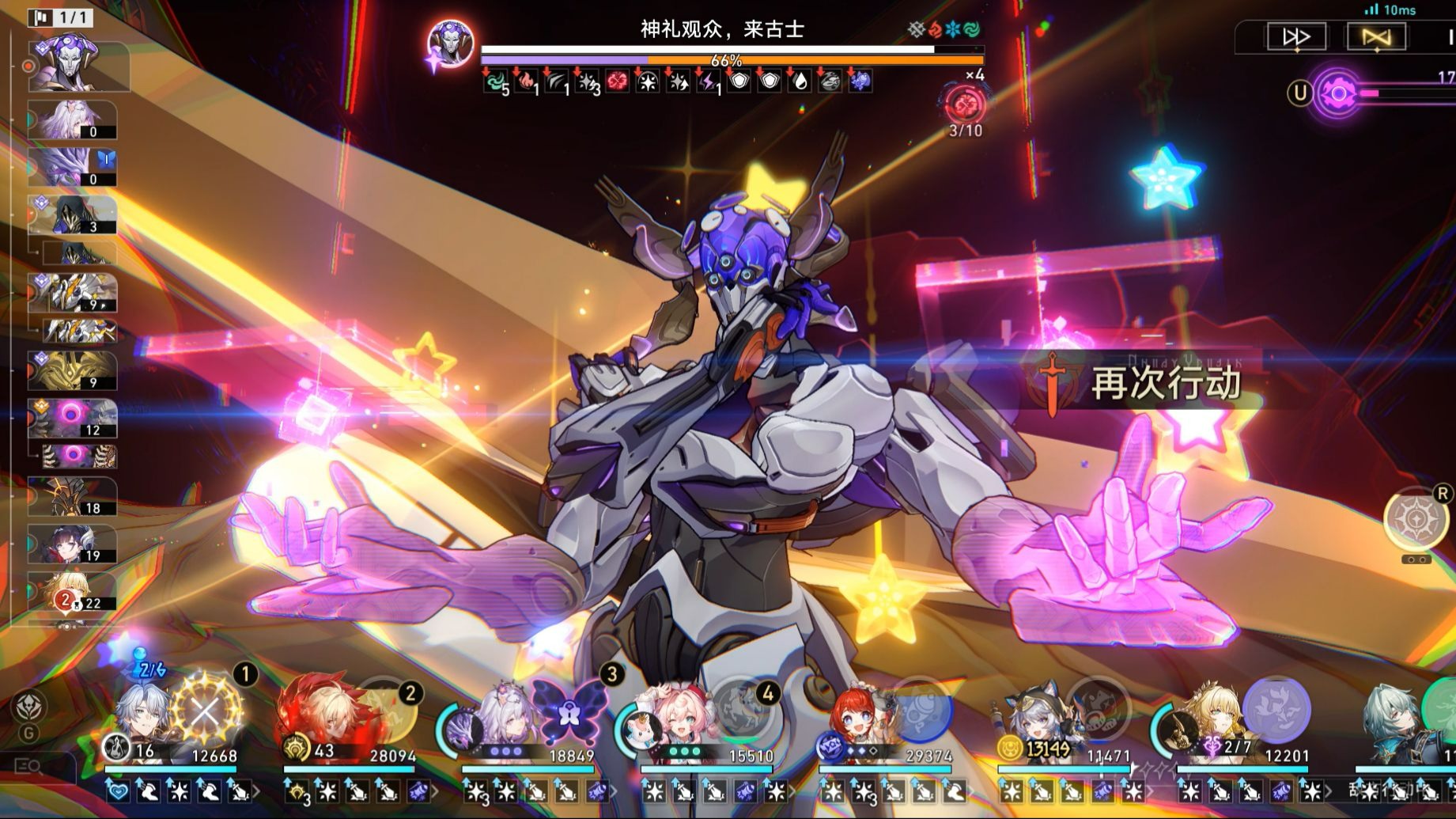The width and height of the screenshot is (1456, 819).
Task: Open the list-search icon in the bottom-left corner
Action: point(29,766)
